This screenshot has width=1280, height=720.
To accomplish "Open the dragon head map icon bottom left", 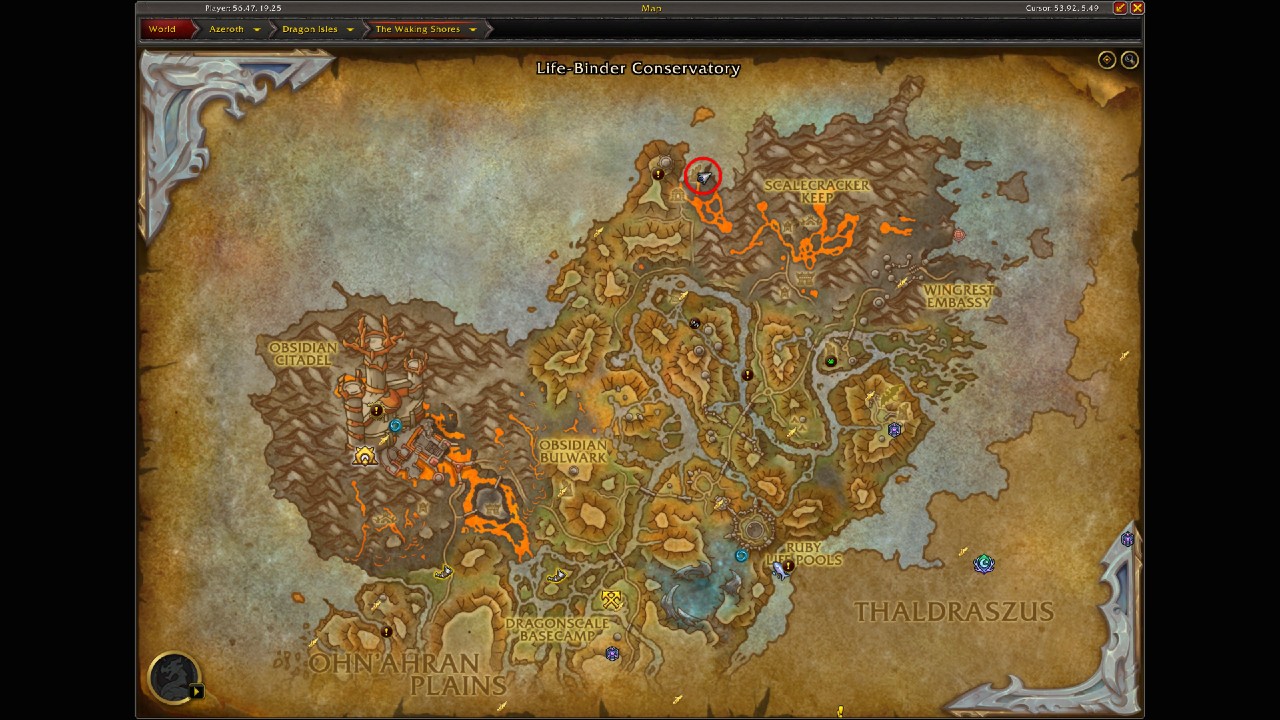I will tap(172, 678).
